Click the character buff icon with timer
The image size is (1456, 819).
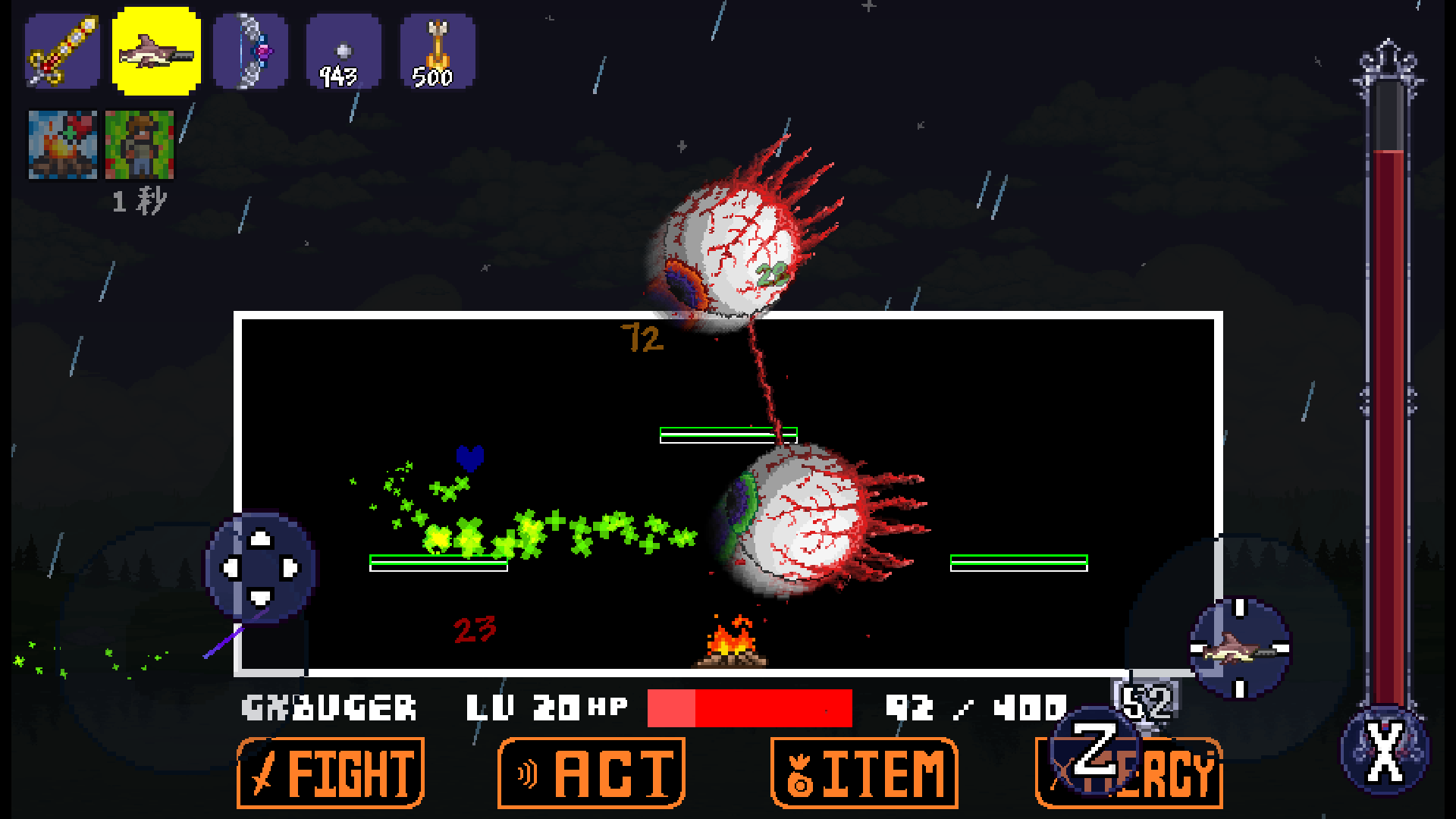point(140,145)
